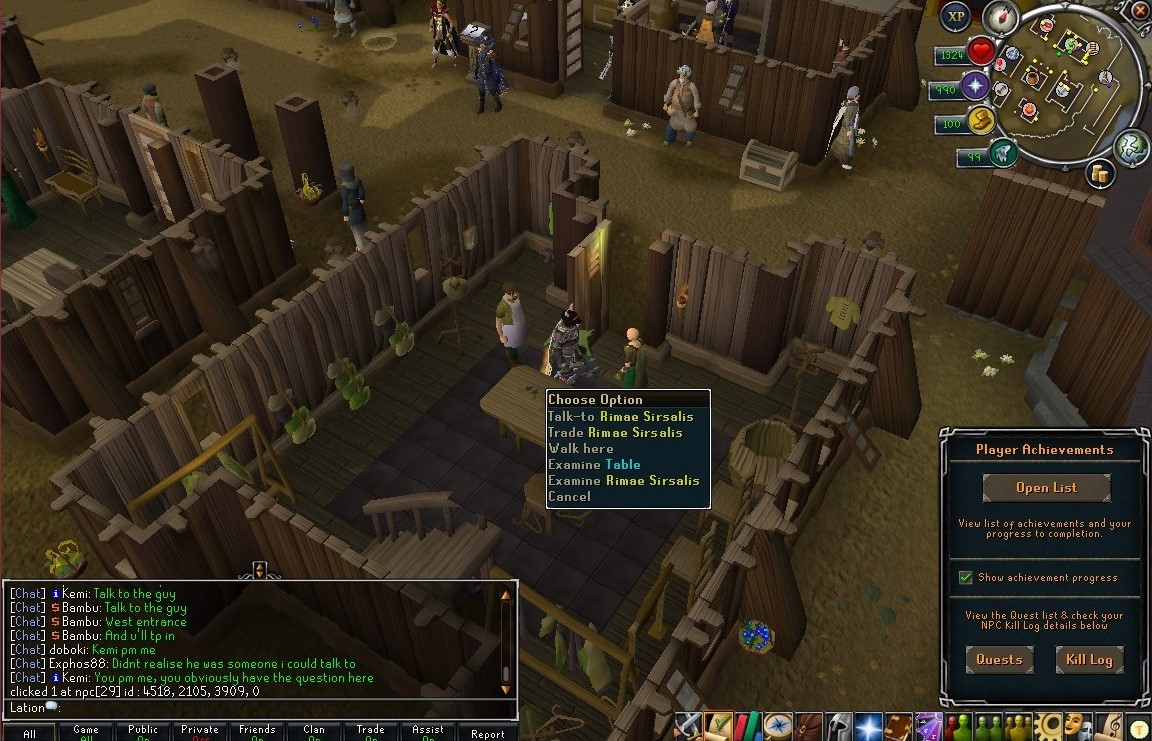
Task: Switch to the Clan chat tab
Action: pos(315,732)
